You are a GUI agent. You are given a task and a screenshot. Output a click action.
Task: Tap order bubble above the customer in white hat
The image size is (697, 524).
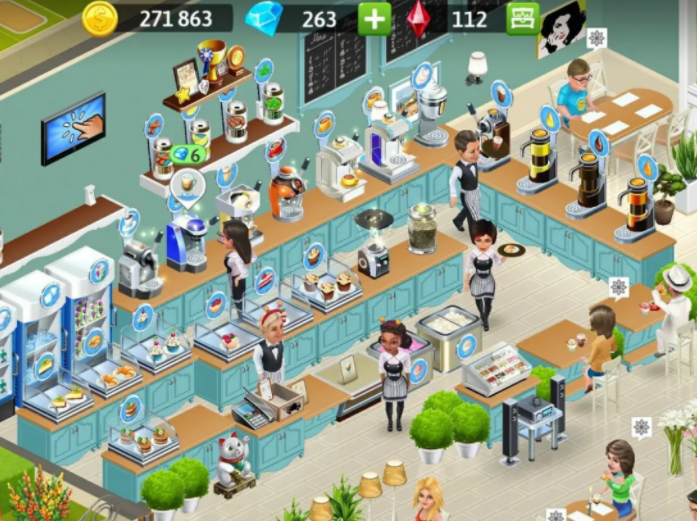pos(618,288)
